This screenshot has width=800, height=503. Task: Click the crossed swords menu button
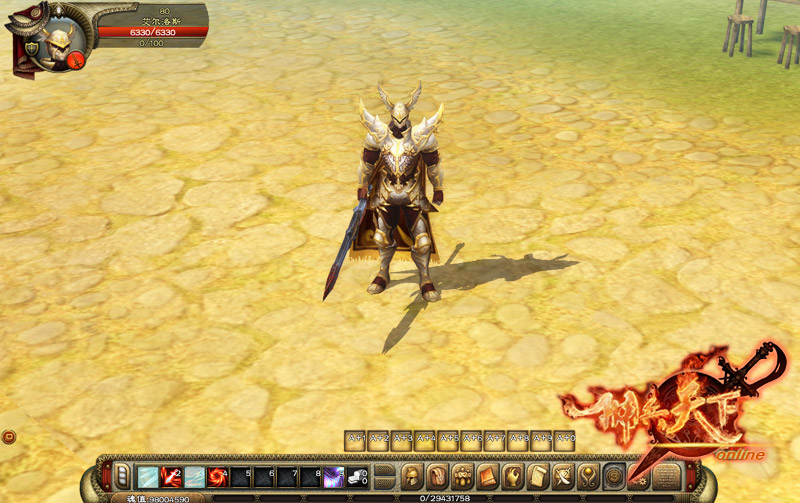(563, 476)
